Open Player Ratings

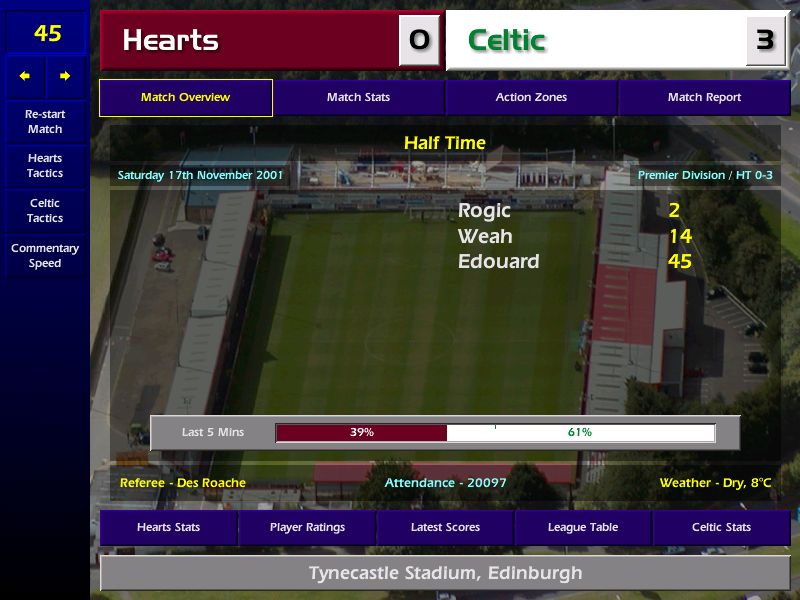click(307, 527)
